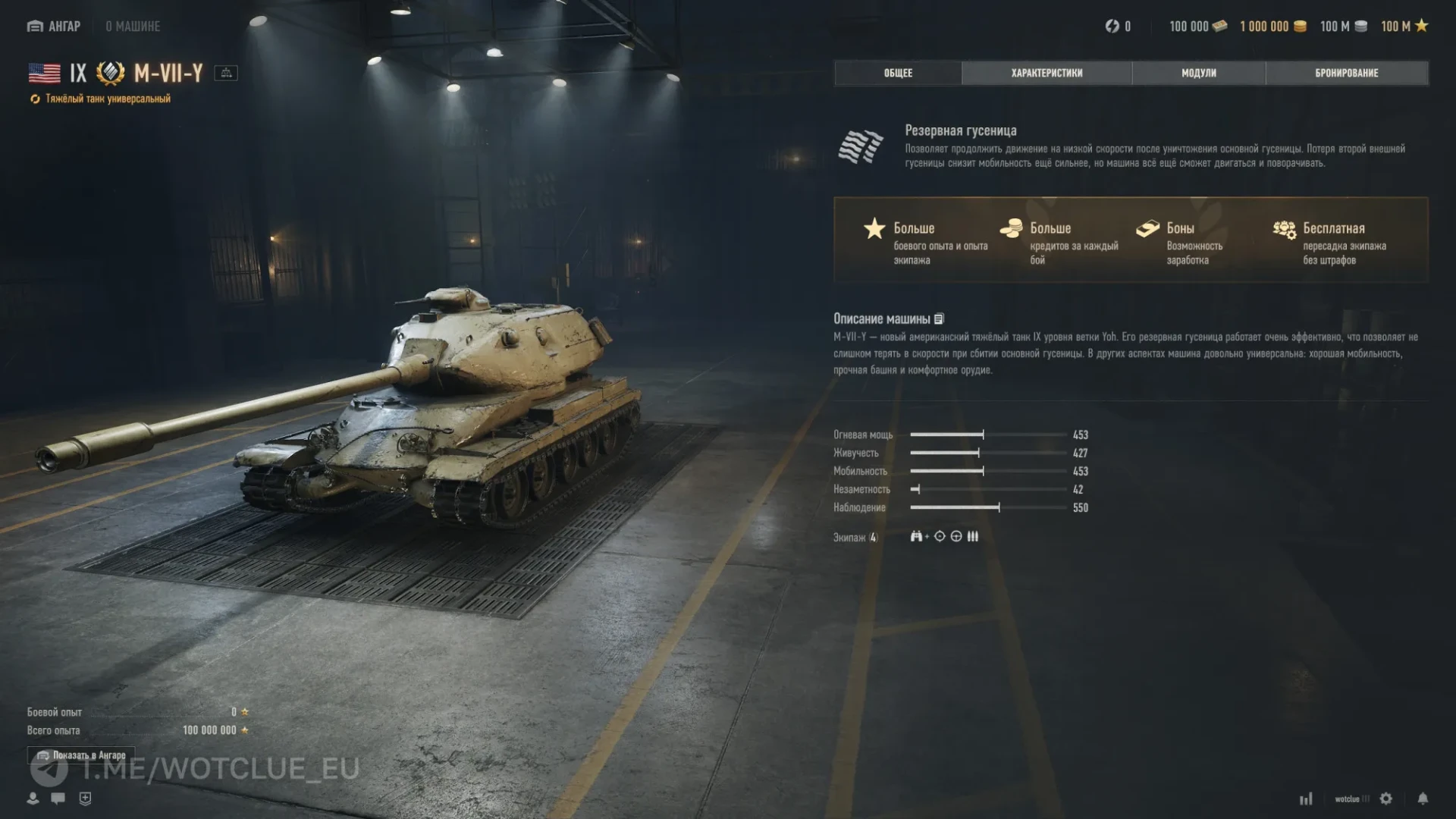This screenshot has width=1456, height=819.
Task: Click the bonds balance 100 000
Action: pyautogui.click(x=1197, y=27)
